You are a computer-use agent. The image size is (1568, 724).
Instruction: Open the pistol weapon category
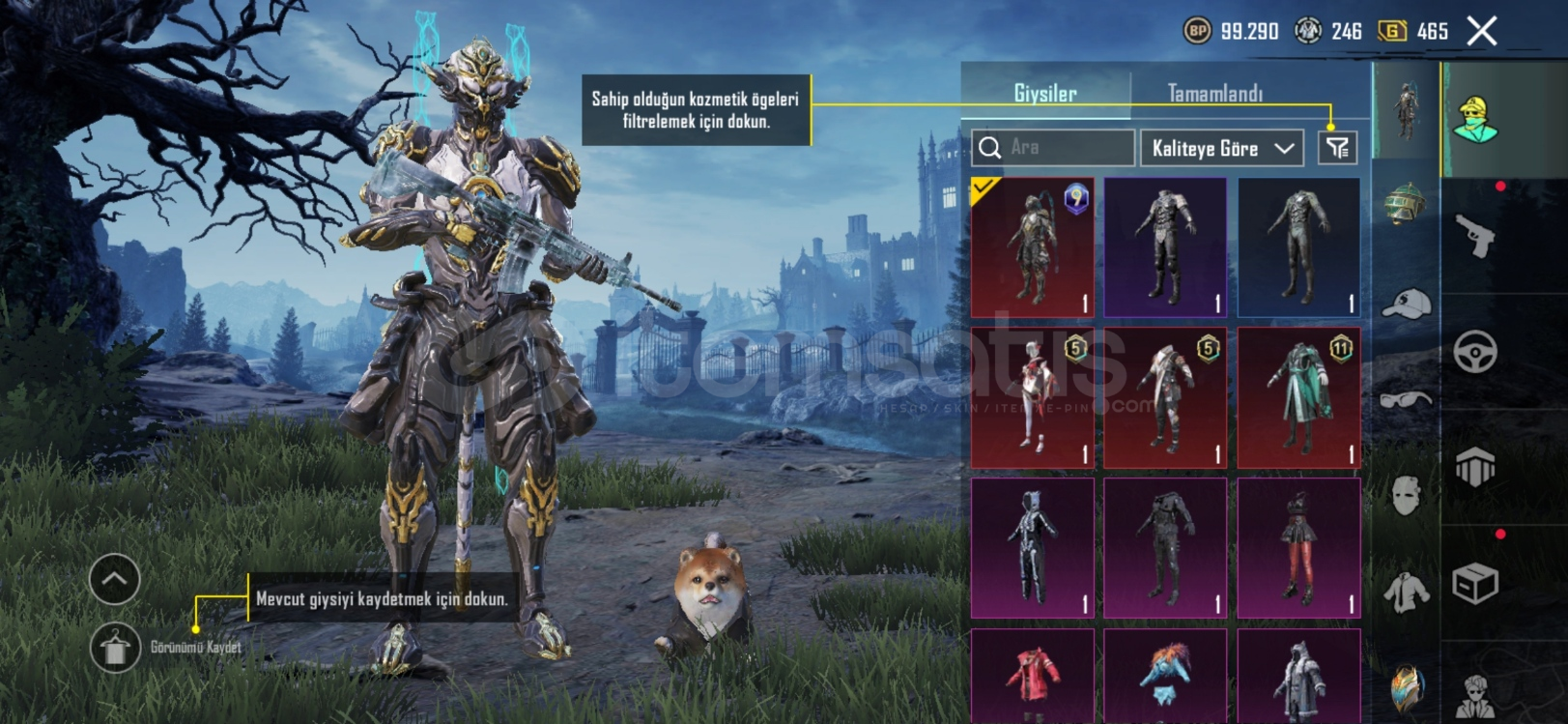pyautogui.click(x=1475, y=235)
